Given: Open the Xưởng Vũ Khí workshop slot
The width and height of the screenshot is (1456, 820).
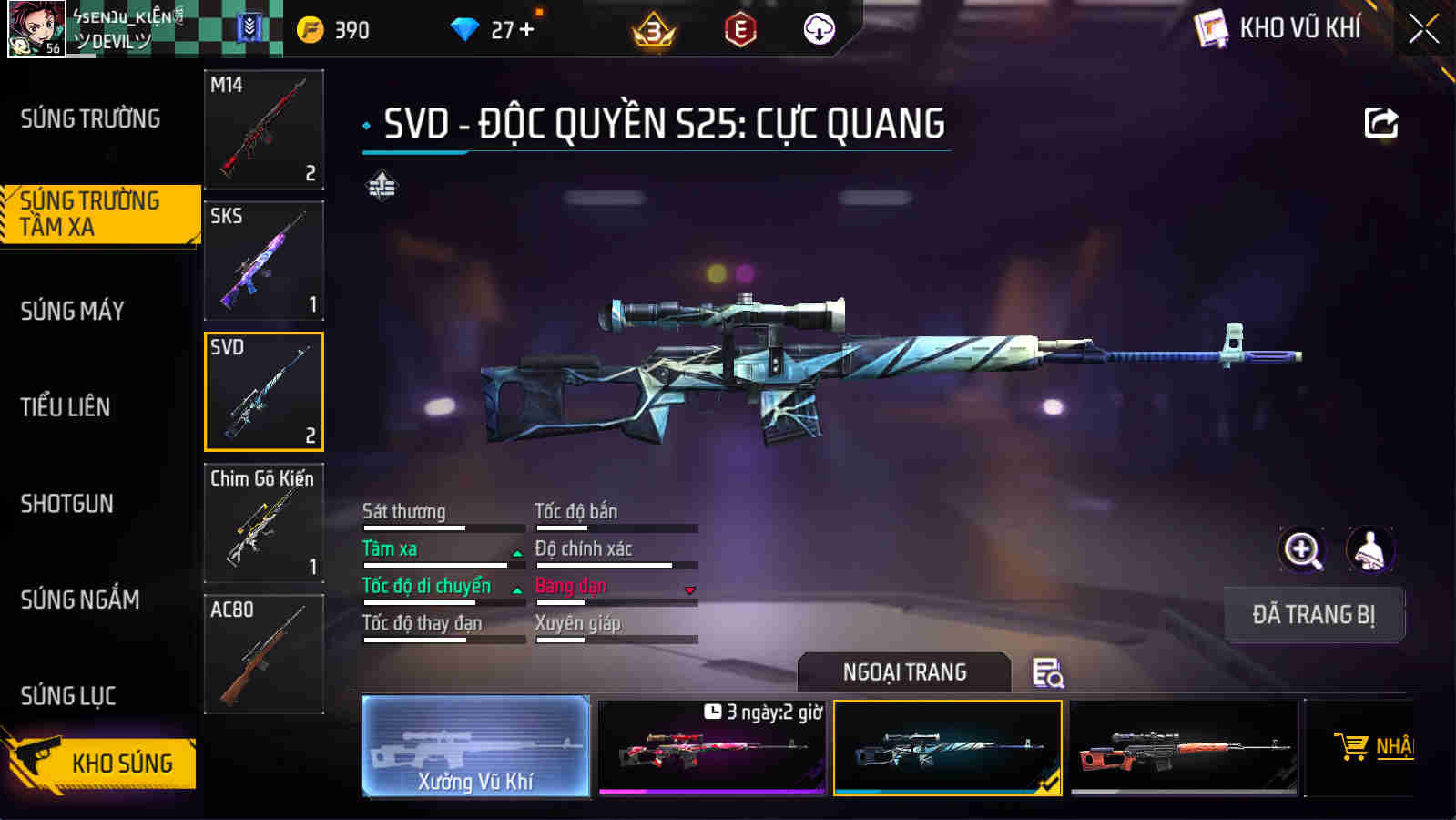Looking at the screenshot, I should click(474, 747).
